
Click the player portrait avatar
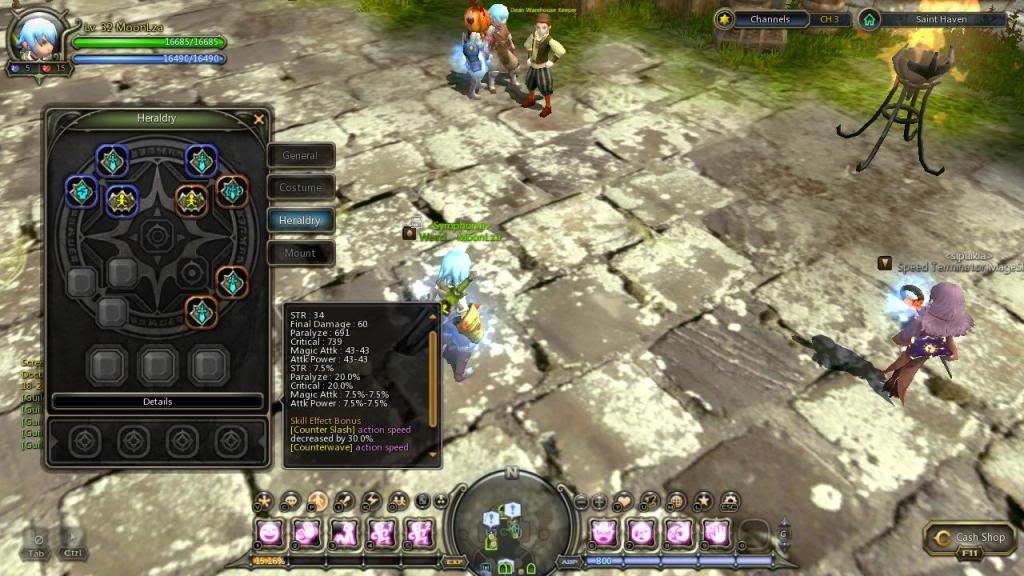coord(32,37)
